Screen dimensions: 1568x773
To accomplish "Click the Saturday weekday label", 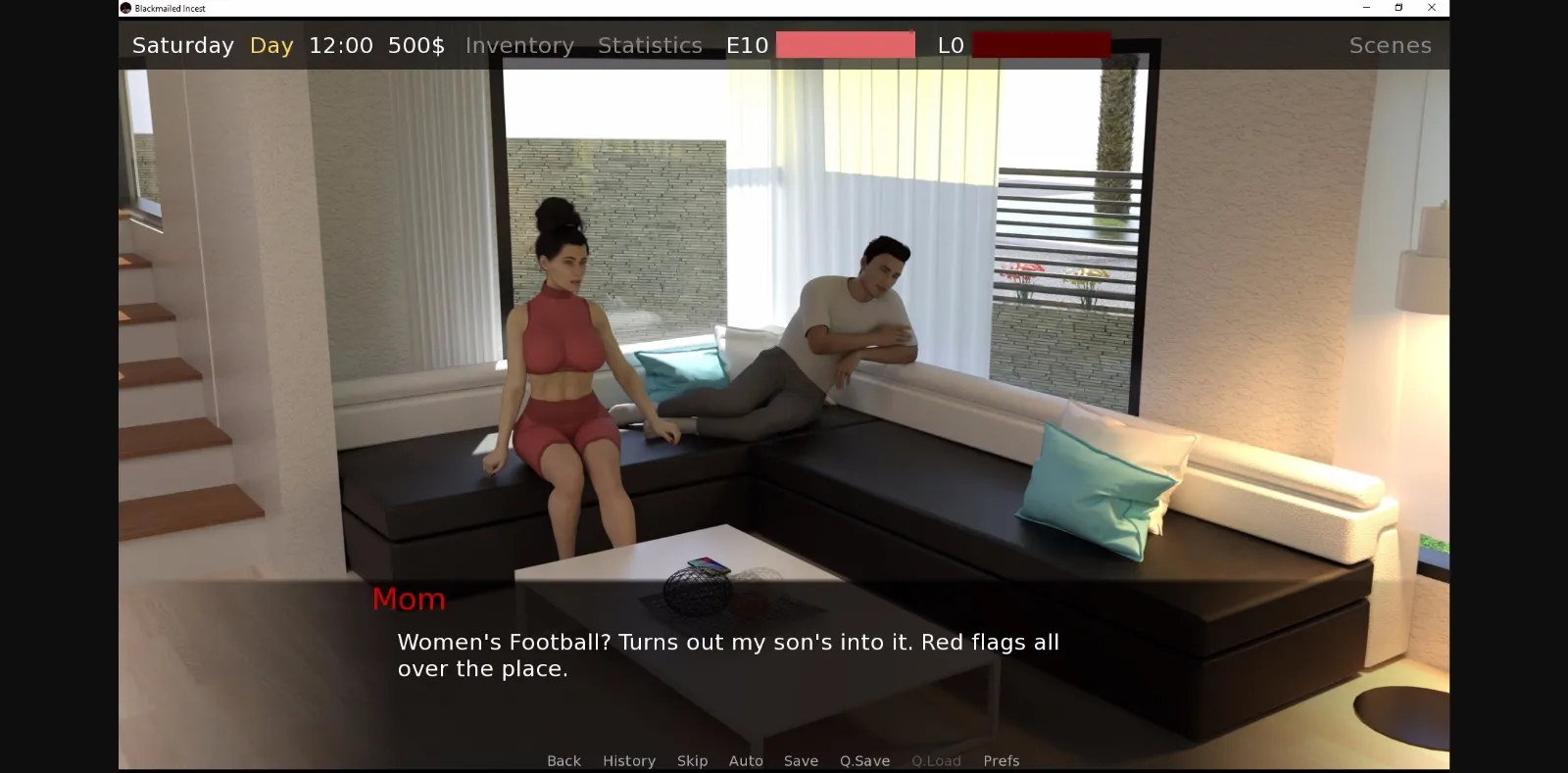I will point(182,45).
